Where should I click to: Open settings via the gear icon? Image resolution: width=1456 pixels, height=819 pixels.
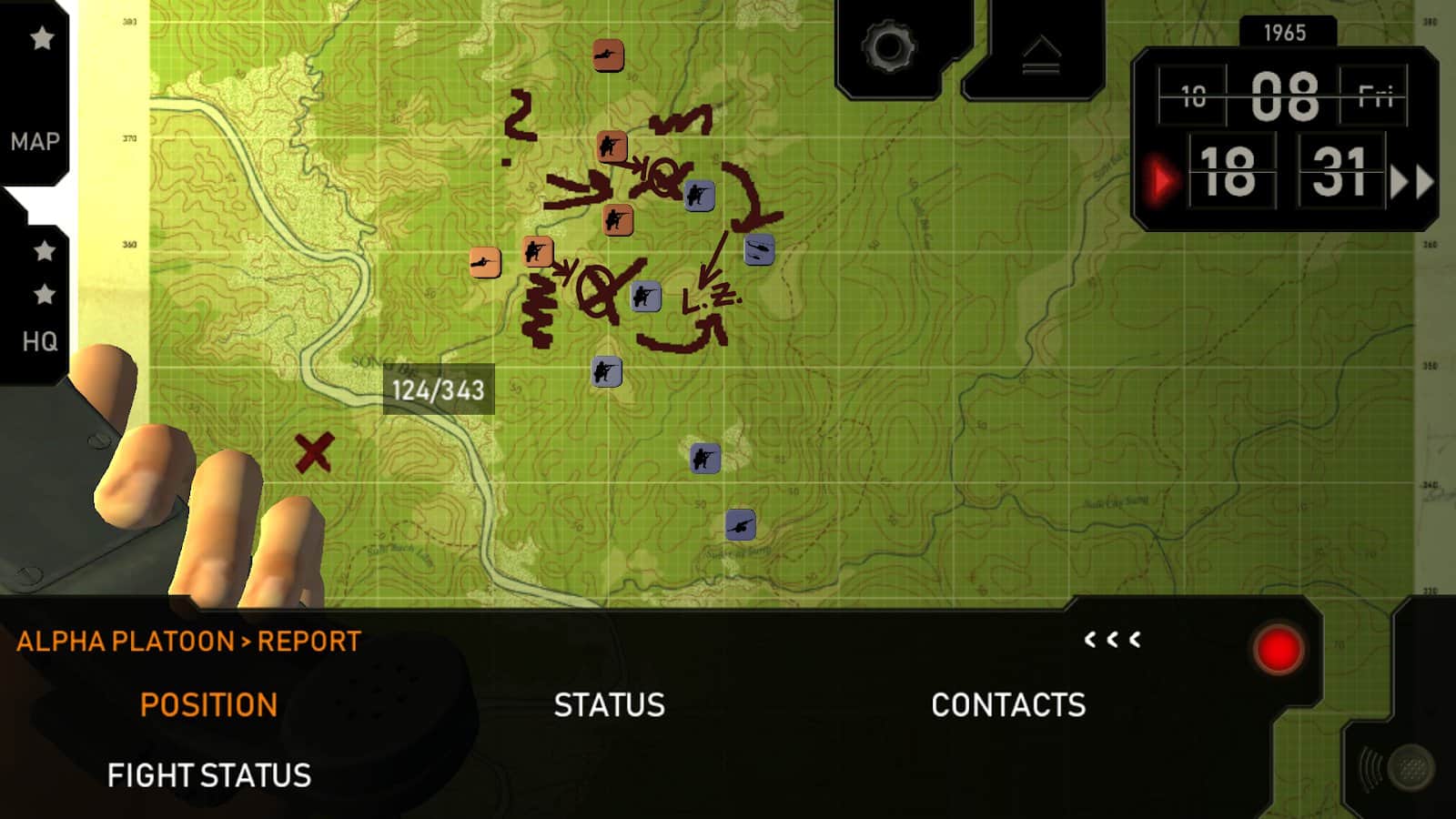click(x=887, y=46)
